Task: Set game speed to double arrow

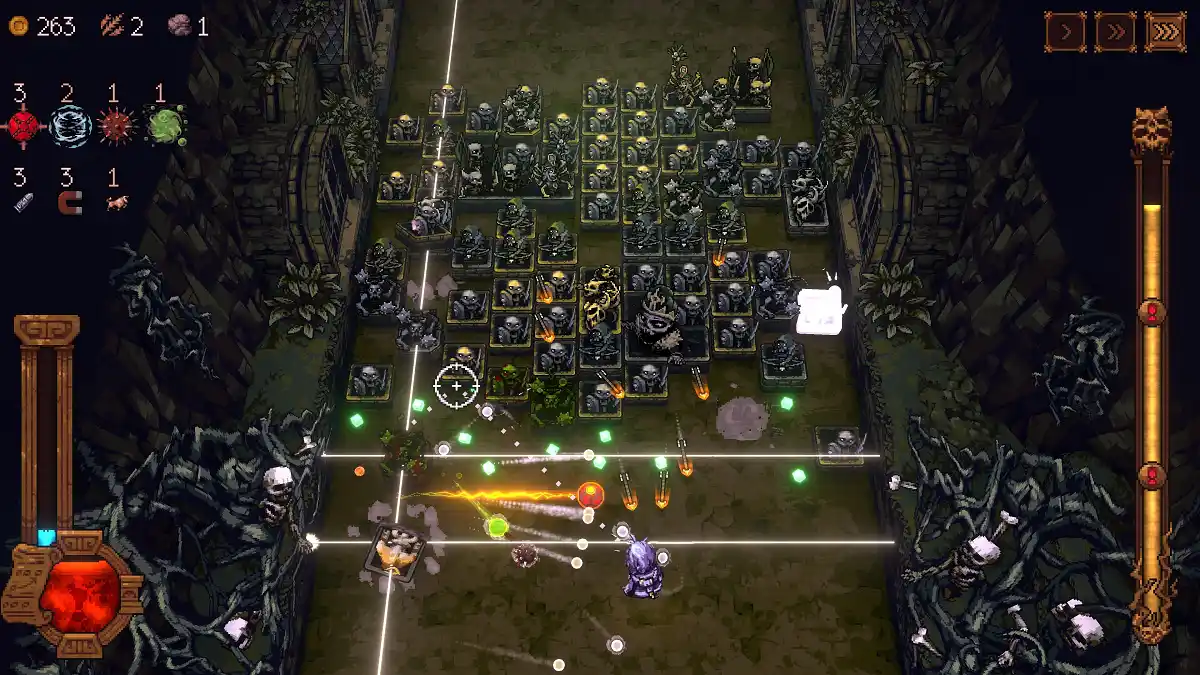Action: [x=1115, y=32]
